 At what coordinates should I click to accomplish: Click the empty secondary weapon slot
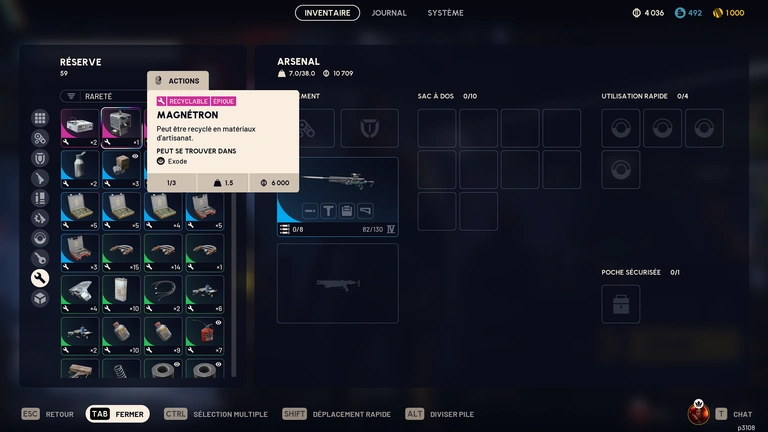point(337,283)
